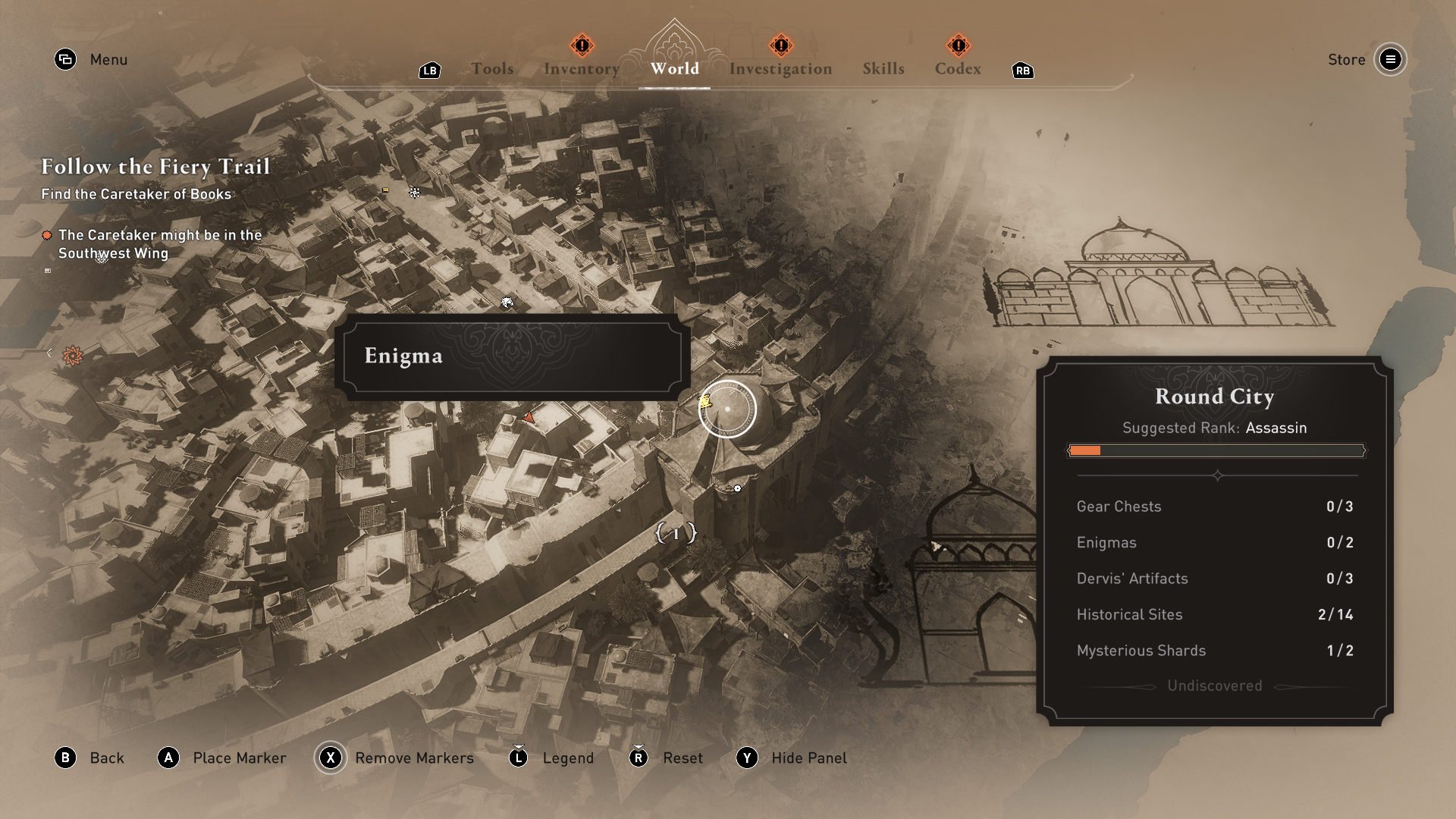
Task: Select the World tab
Action: pos(674,69)
